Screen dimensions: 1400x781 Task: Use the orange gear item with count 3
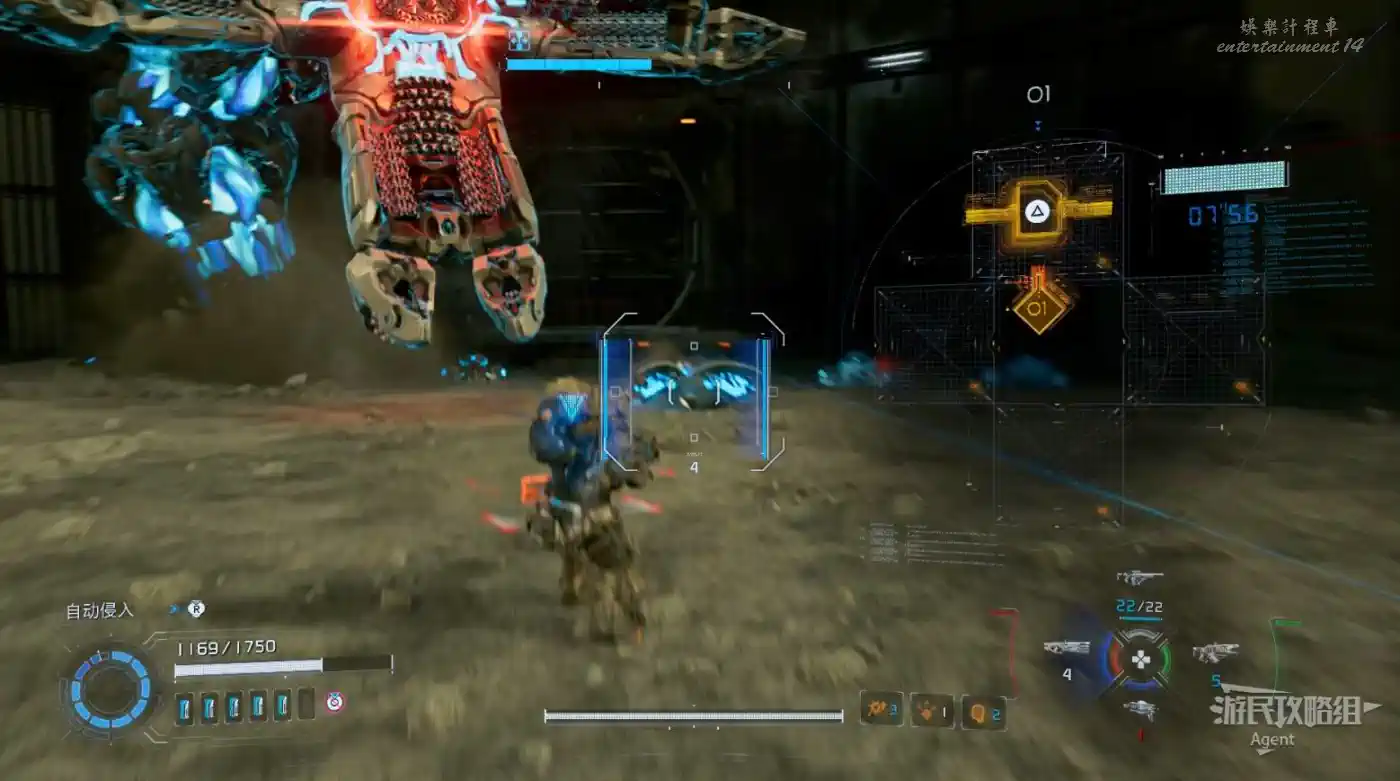click(881, 710)
